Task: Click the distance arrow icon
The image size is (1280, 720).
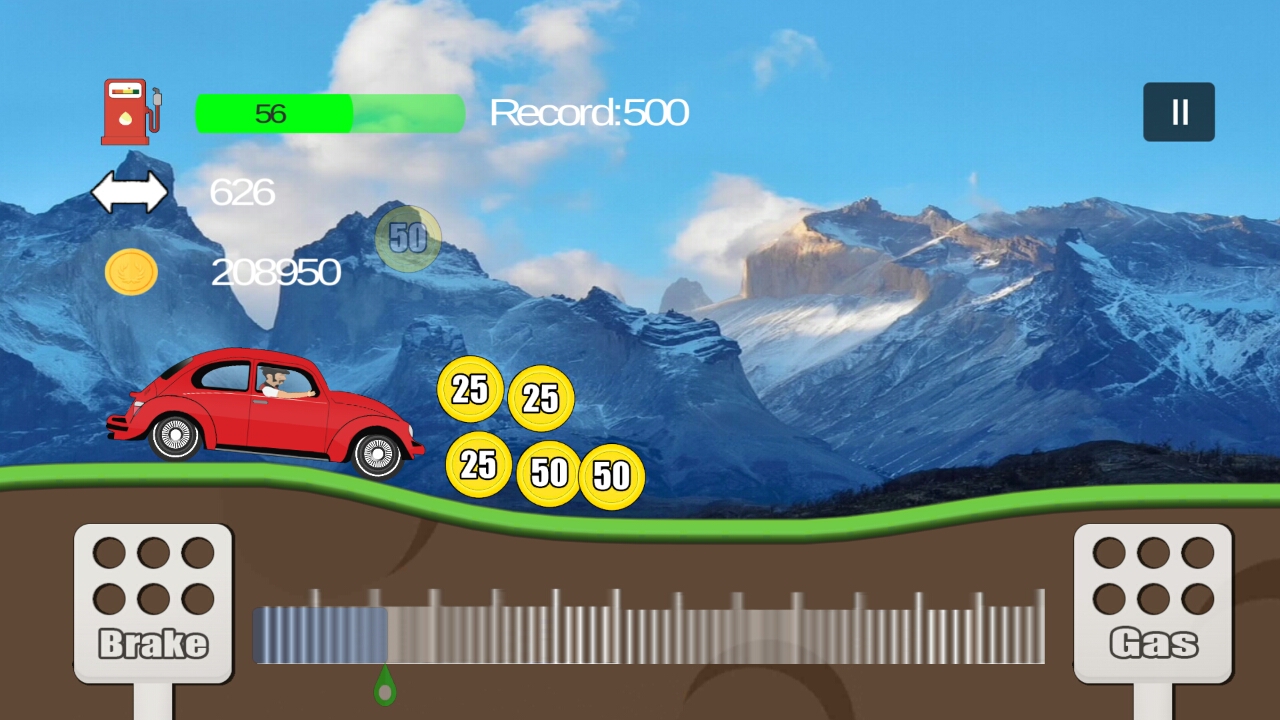Action: click(132, 190)
